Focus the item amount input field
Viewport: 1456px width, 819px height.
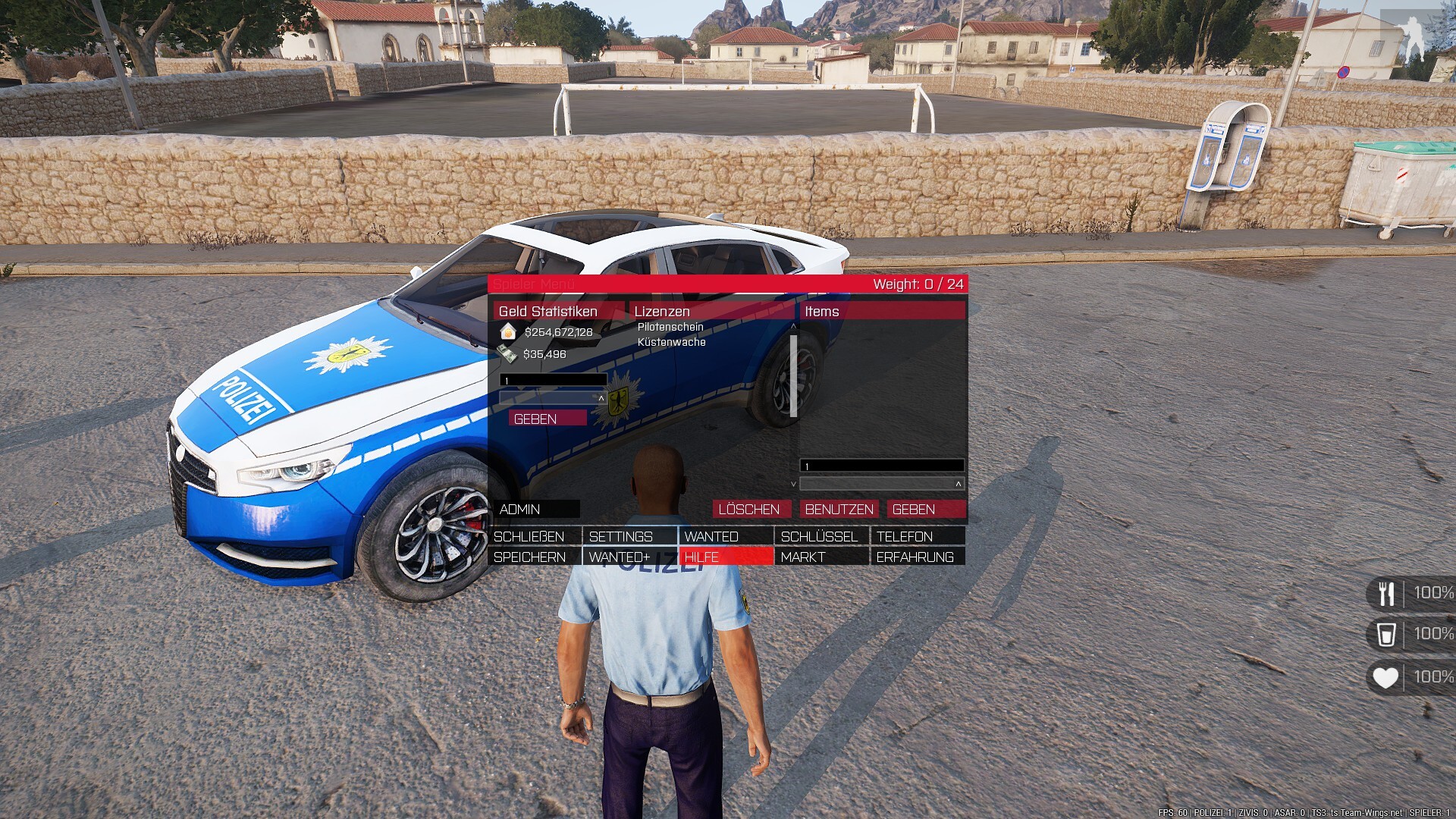pyautogui.click(x=881, y=466)
